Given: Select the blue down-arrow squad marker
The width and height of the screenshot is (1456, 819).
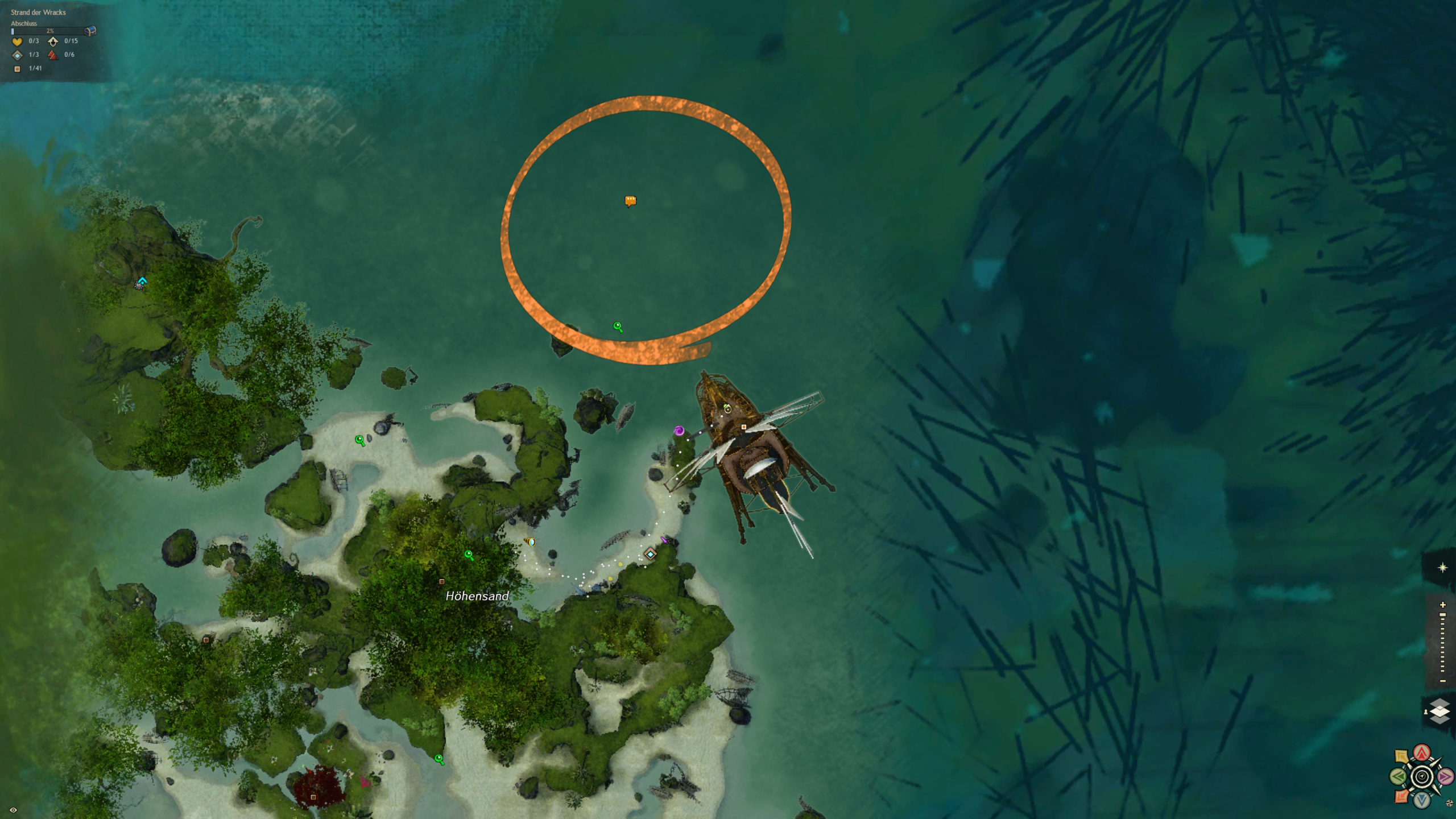Looking at the screenshot, I should point(1422,800).
